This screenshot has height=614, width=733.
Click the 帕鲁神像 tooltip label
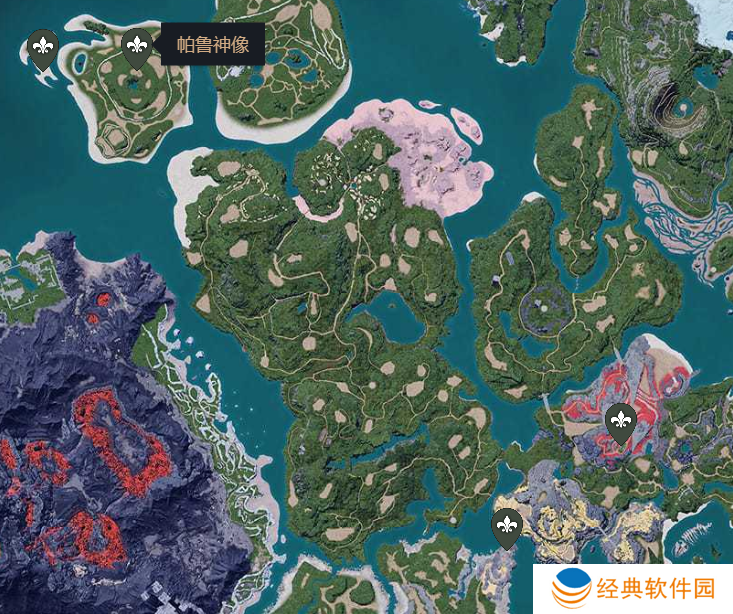click(212, 45)
